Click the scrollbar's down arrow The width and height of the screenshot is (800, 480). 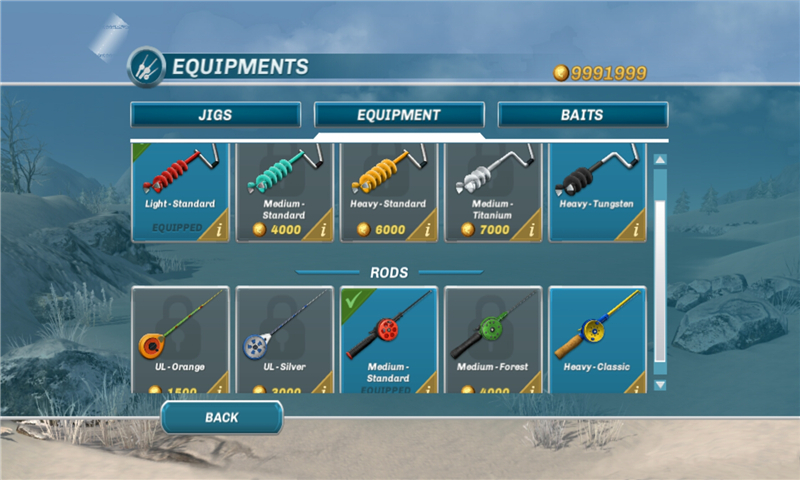point(659,384)
